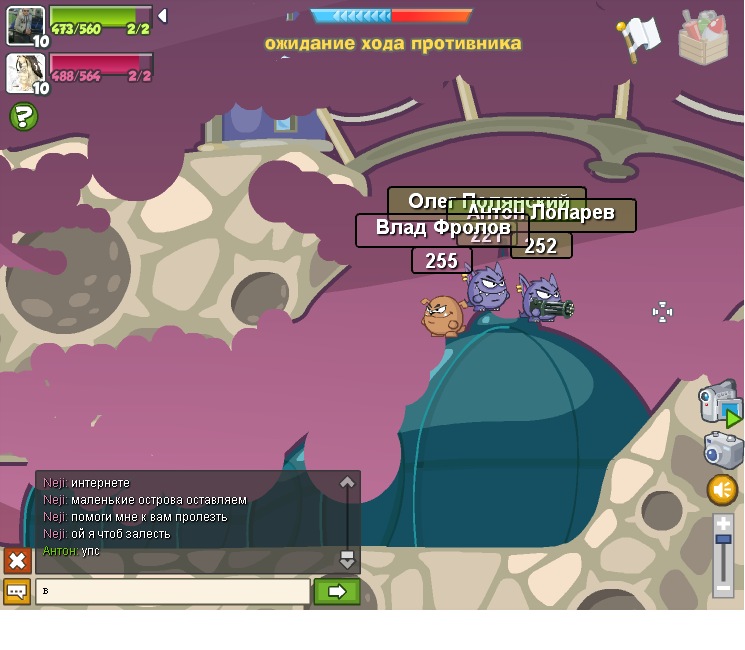Zoom out with the minus button
Screen dimensions: 745x650
tap(723, 588)
